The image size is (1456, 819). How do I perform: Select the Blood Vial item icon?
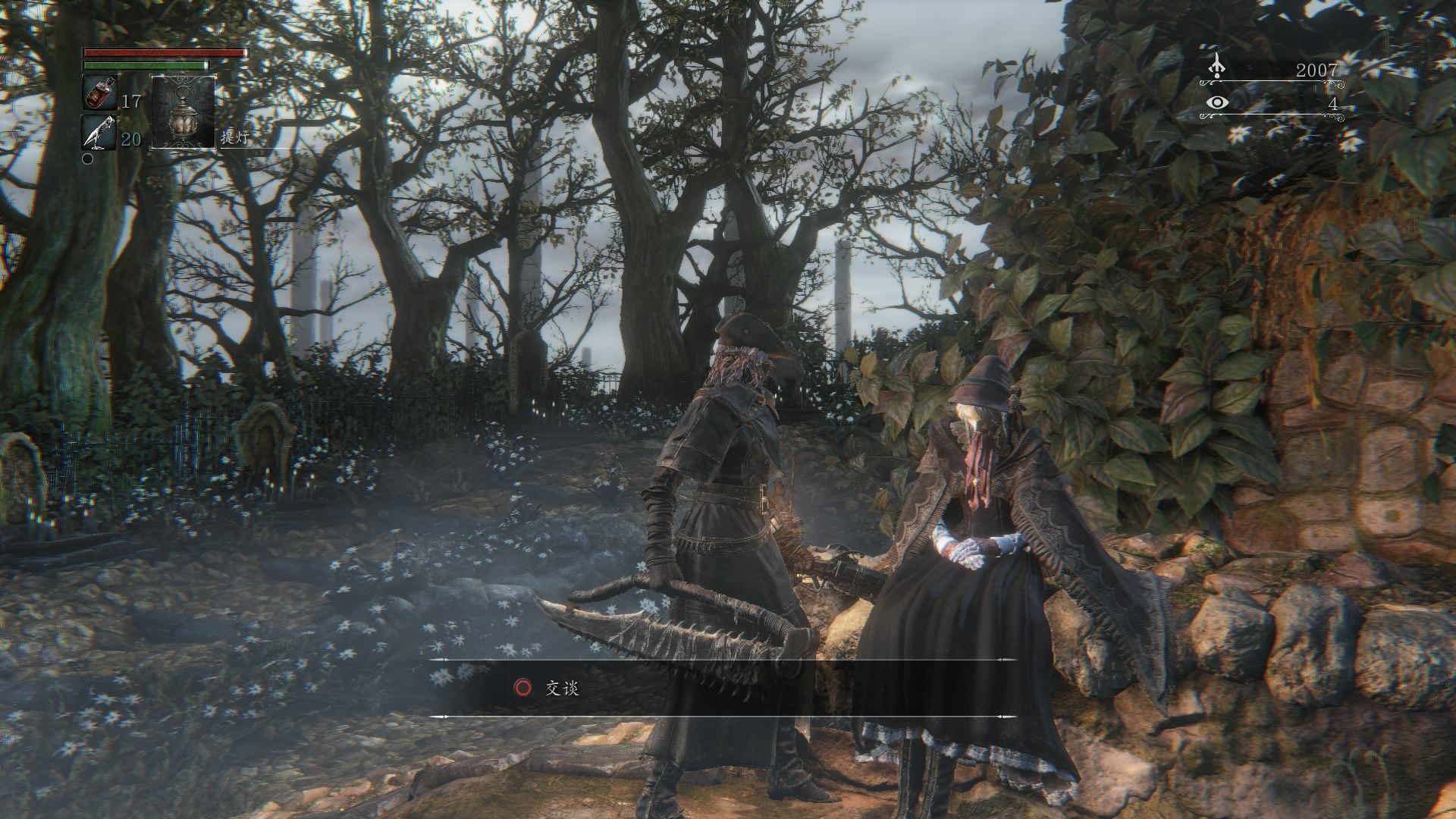click(x=99, y=93)
